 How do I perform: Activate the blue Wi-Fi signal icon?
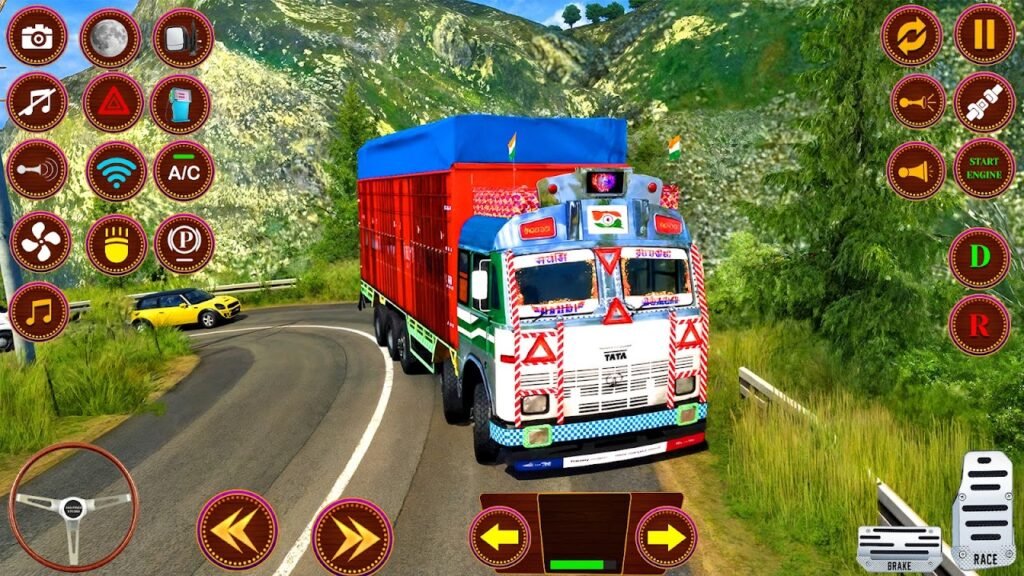click(116, 171)
